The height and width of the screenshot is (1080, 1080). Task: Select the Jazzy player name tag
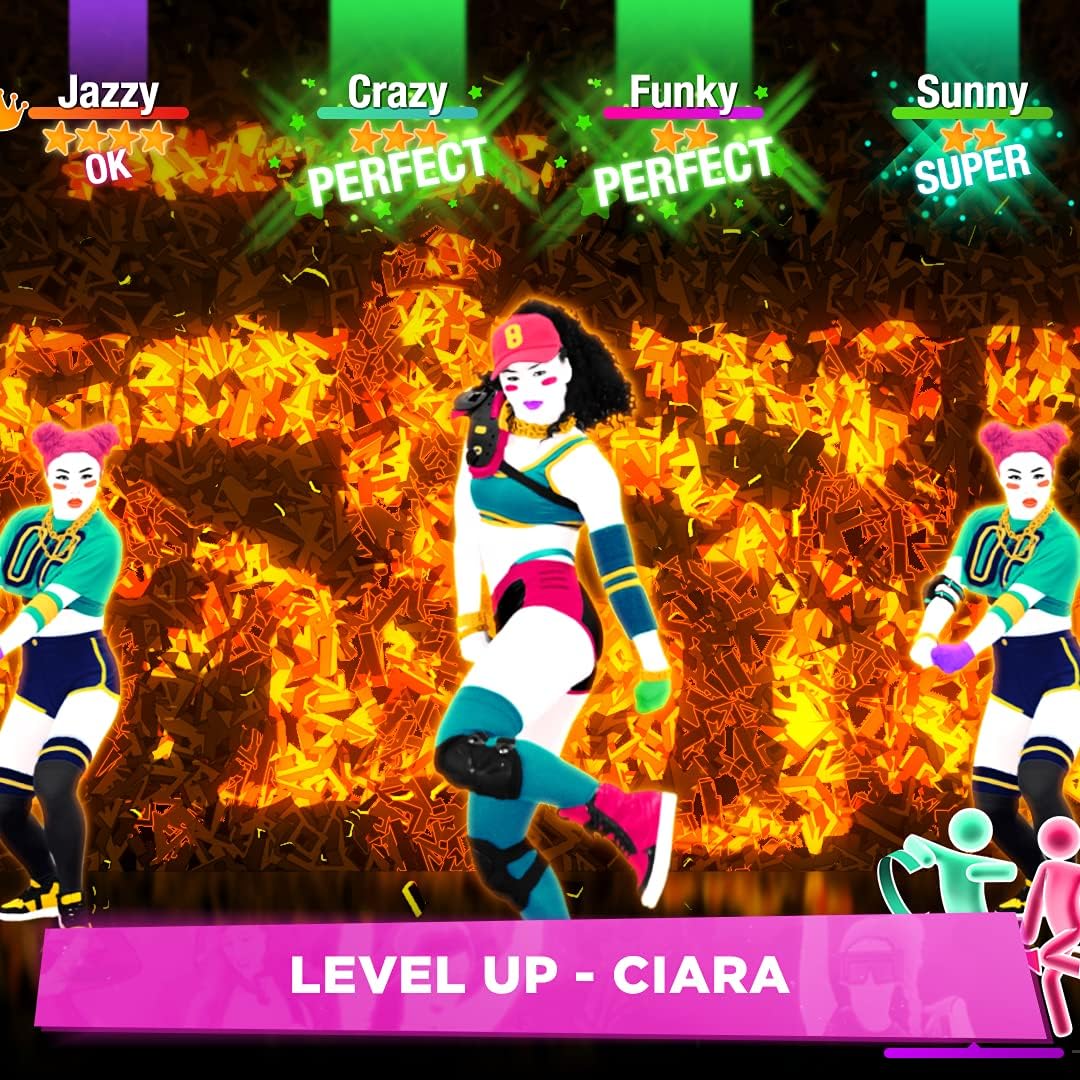pos(108,93)
